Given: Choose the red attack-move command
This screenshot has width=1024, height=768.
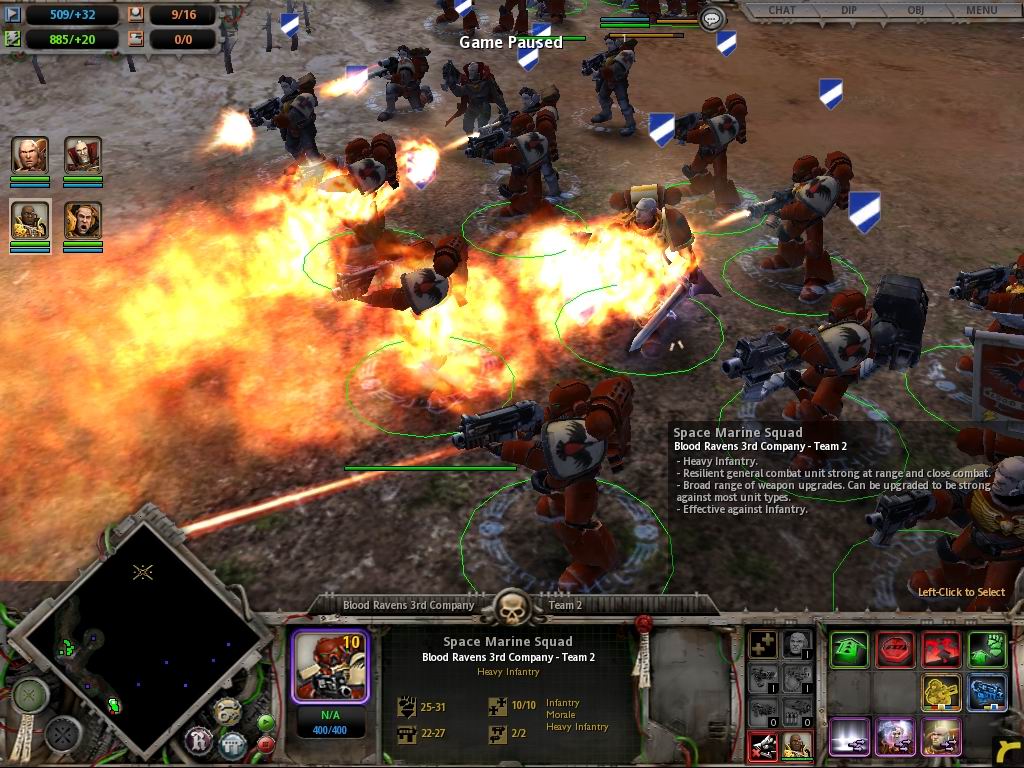Looking at the screenshot, I should pyautogui.click(x=941, y=649).
